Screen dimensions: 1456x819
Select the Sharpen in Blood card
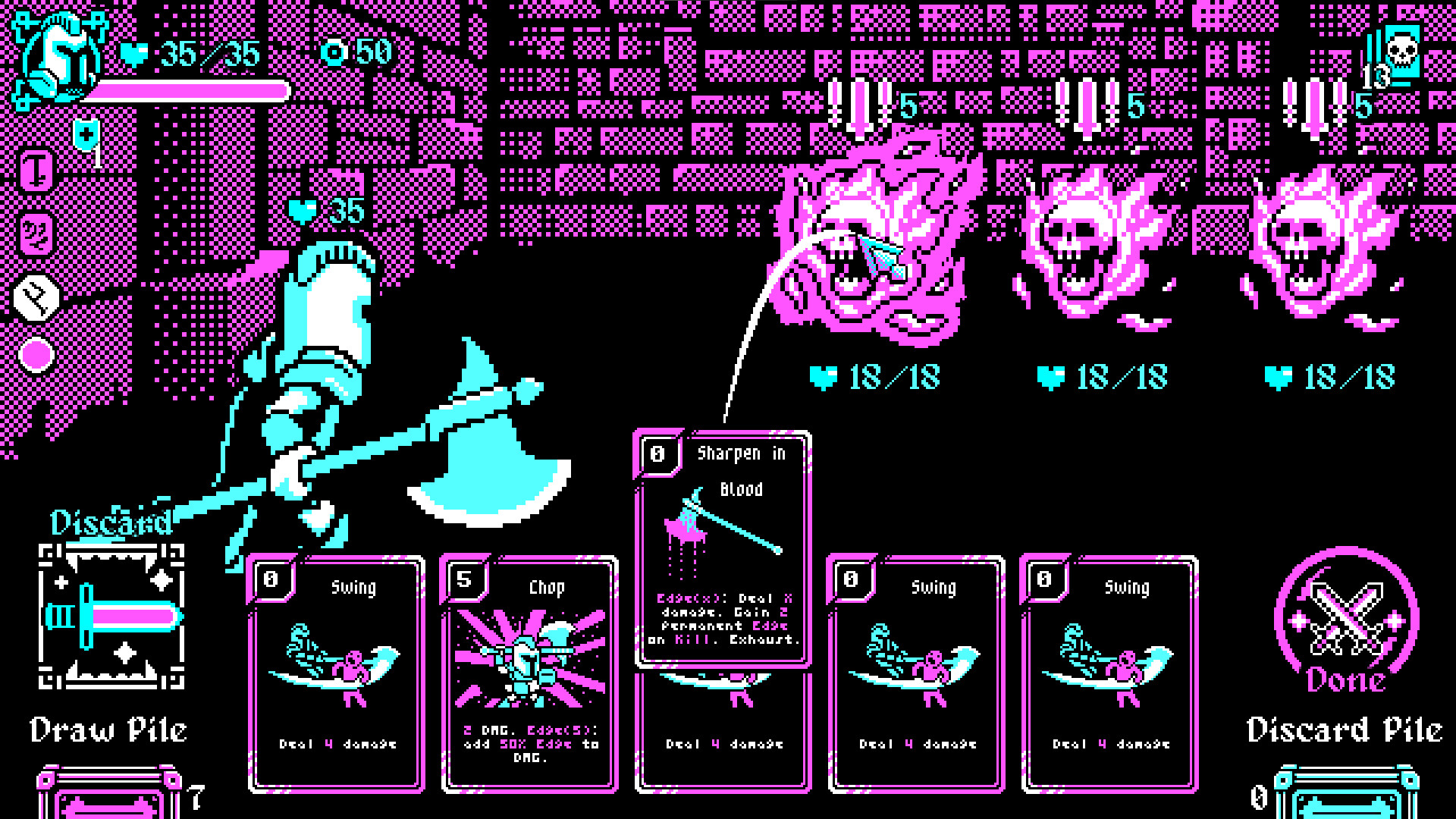coord(722,546)
